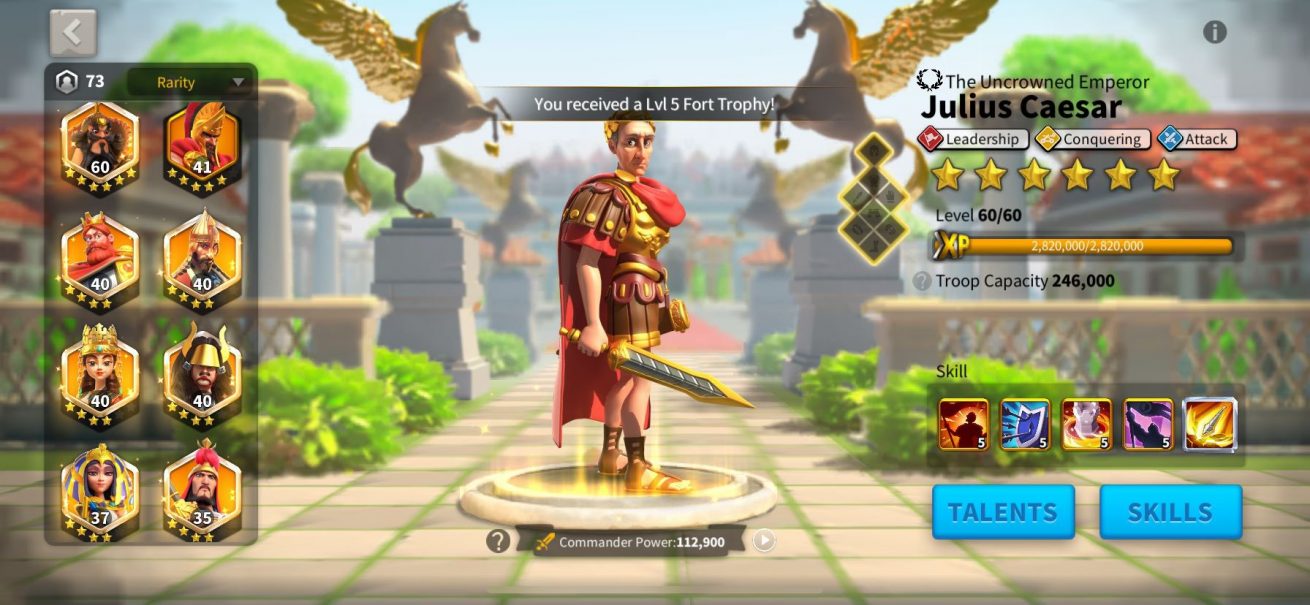Image resolution: width=1310 pixels, height=605 pixels.
Task: View the Conquering talent tag
Action: tap(1092, 139)
